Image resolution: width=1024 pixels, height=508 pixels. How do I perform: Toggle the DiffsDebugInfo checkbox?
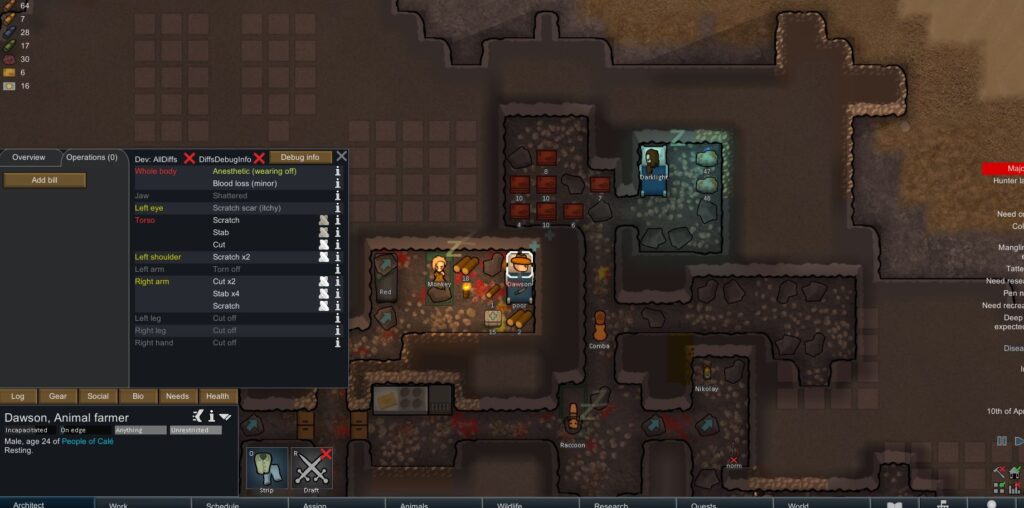pos(259,158)
